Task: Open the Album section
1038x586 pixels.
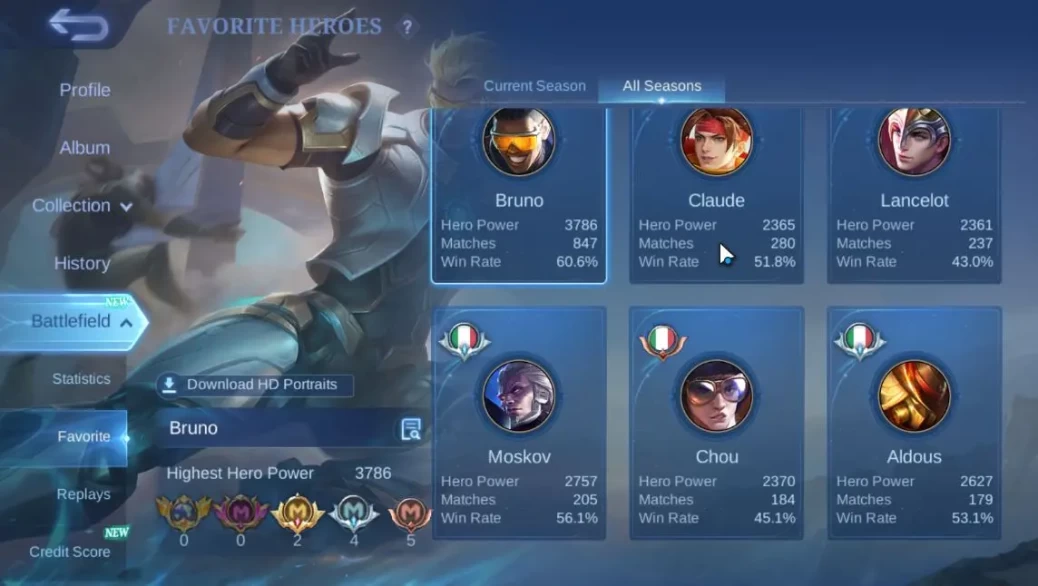Action: pos(85,148)
